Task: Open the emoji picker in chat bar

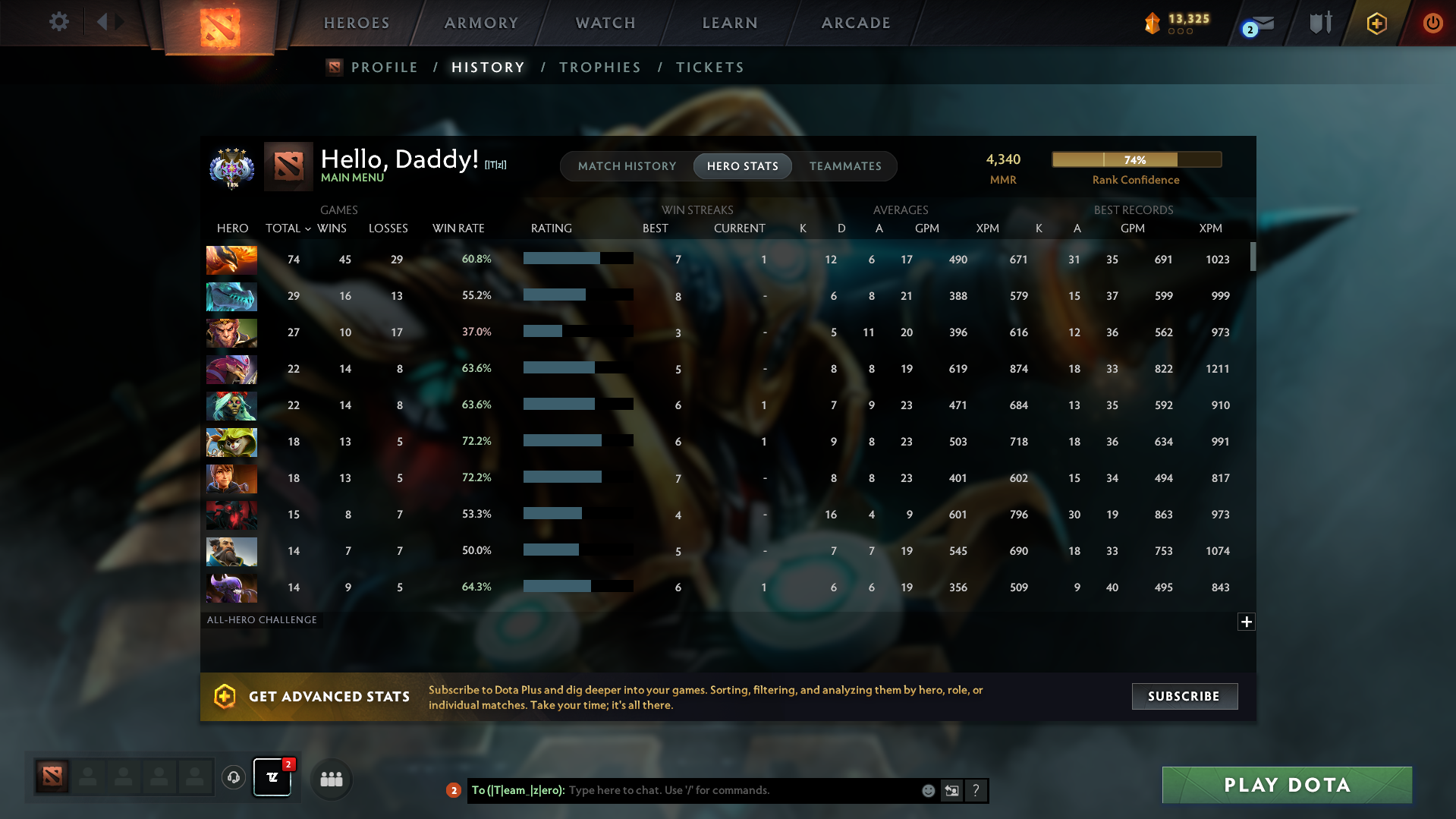Action: tap(927, 790)
